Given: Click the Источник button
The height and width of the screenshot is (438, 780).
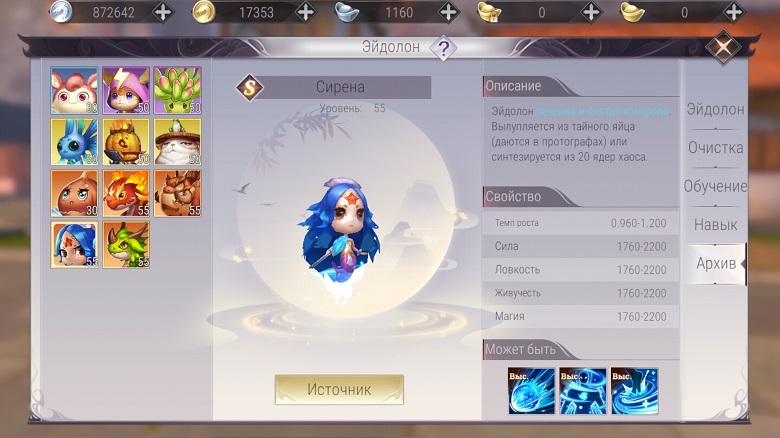Looking at the screenshot, I should [339, 389].
